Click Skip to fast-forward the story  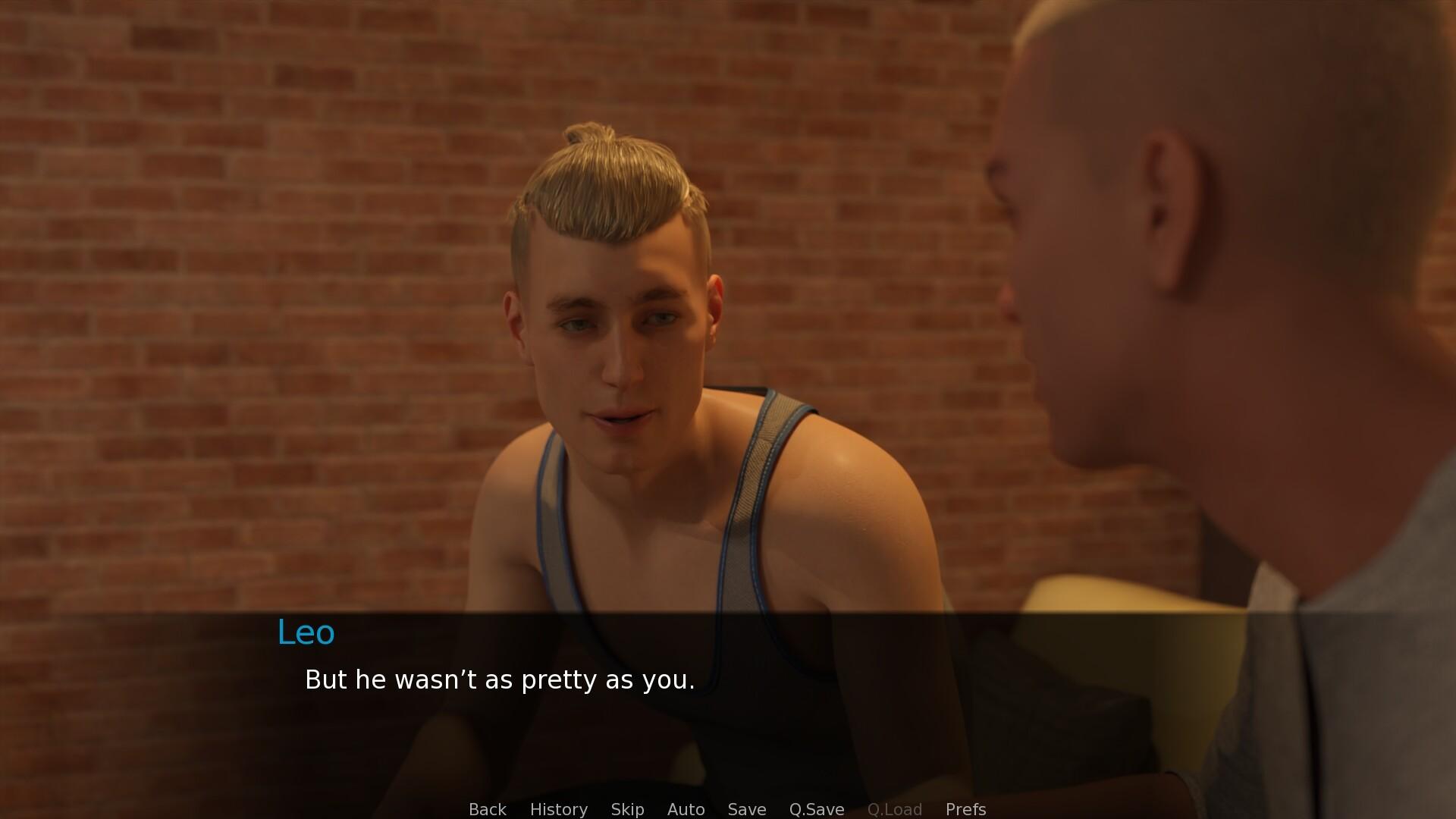click(x=627, y=809)
